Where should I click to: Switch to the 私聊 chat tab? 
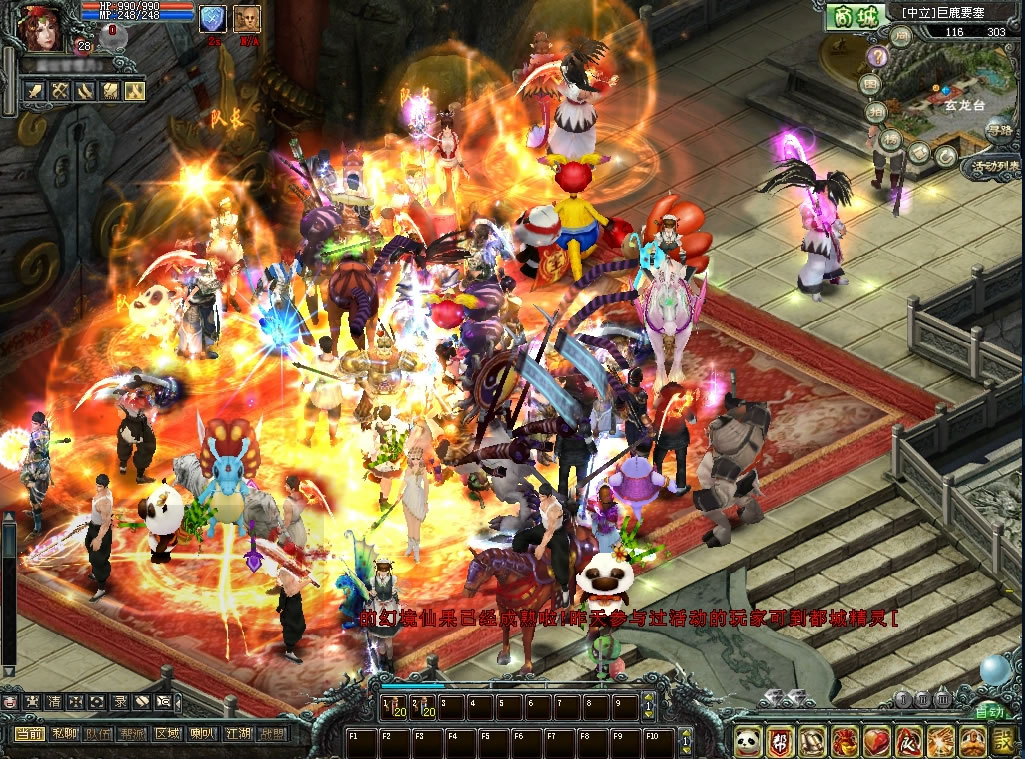coord(64,734)
